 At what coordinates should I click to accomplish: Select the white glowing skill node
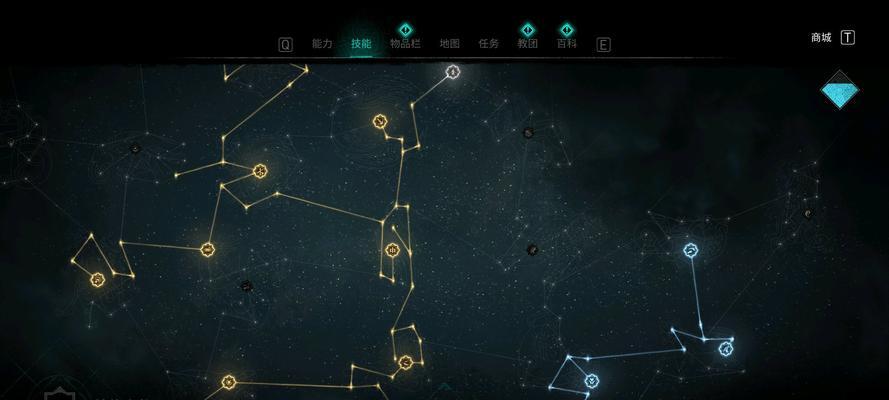[x=453, y=72]
